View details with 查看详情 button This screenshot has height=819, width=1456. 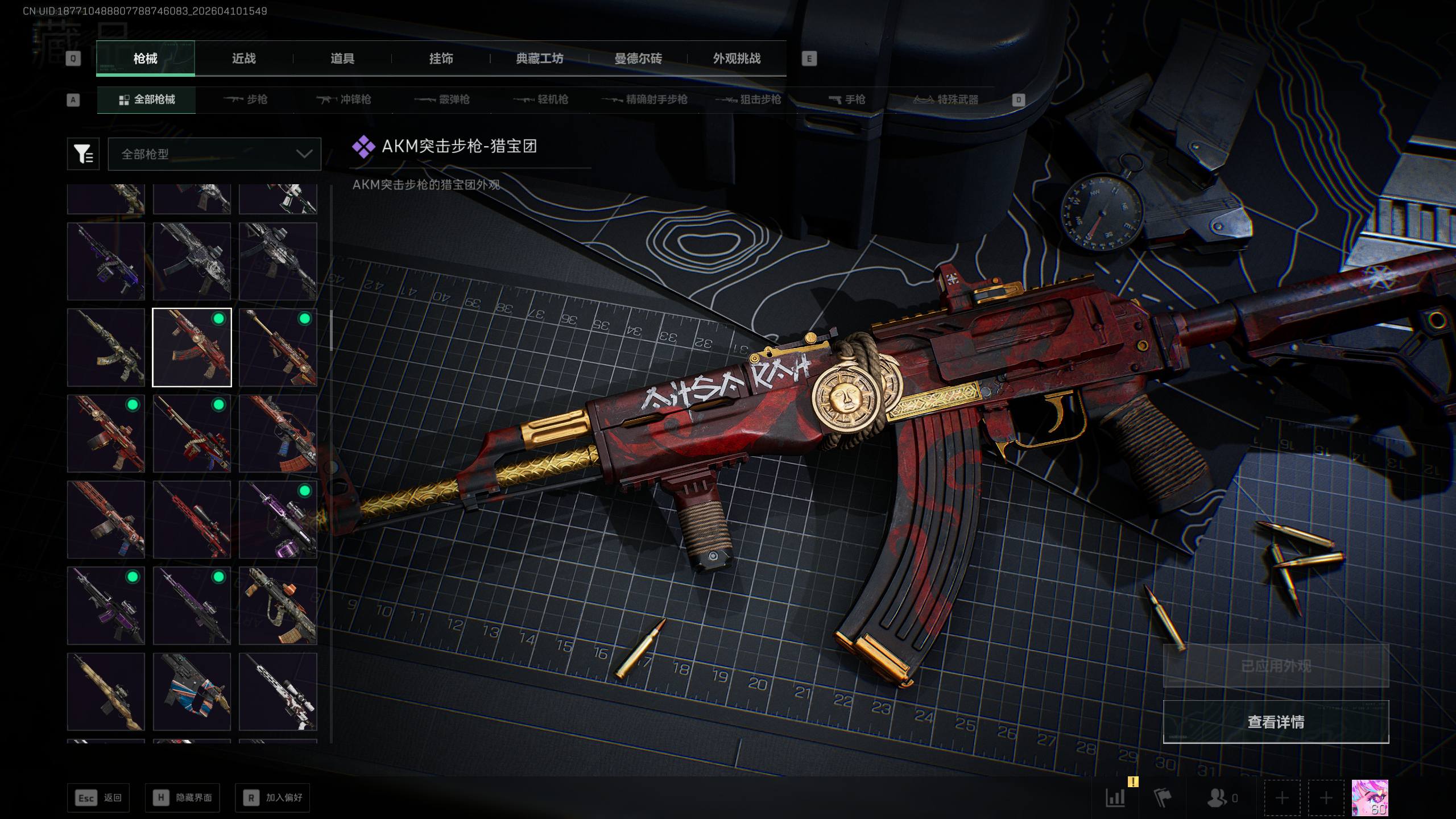pyautogui.click(x=1276, y=722)
